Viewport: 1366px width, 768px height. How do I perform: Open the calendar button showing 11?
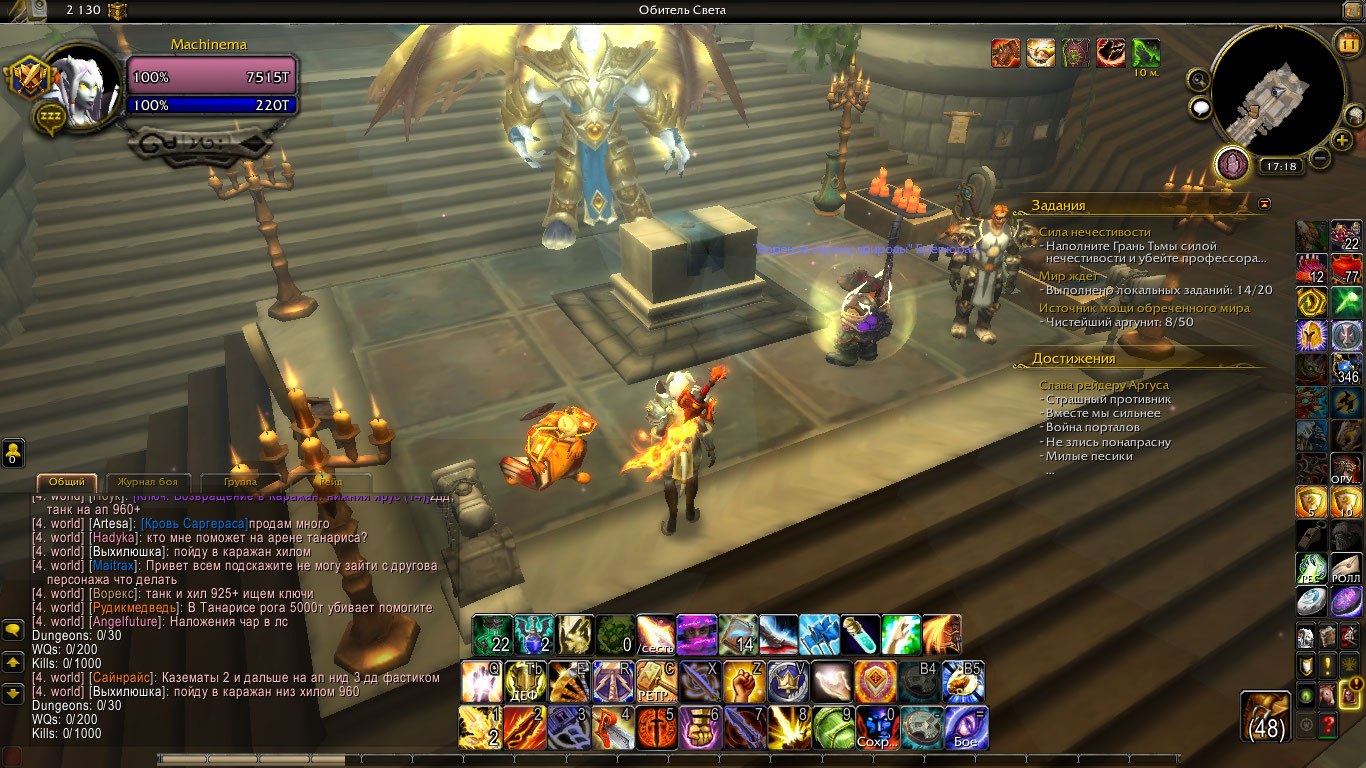[x=1347, y=43]
